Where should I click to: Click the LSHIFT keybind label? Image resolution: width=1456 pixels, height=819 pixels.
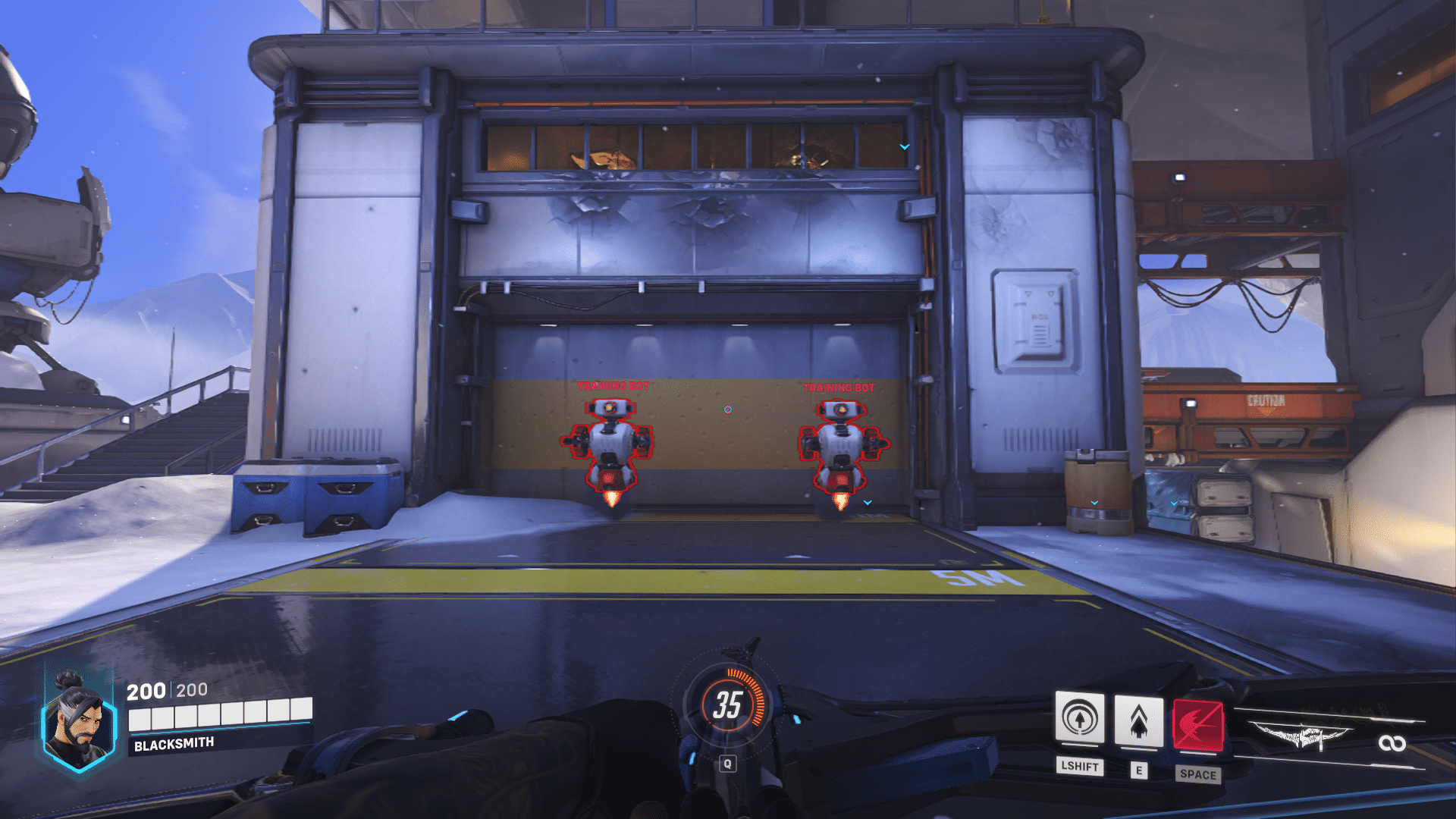[x=1080, y=767]
